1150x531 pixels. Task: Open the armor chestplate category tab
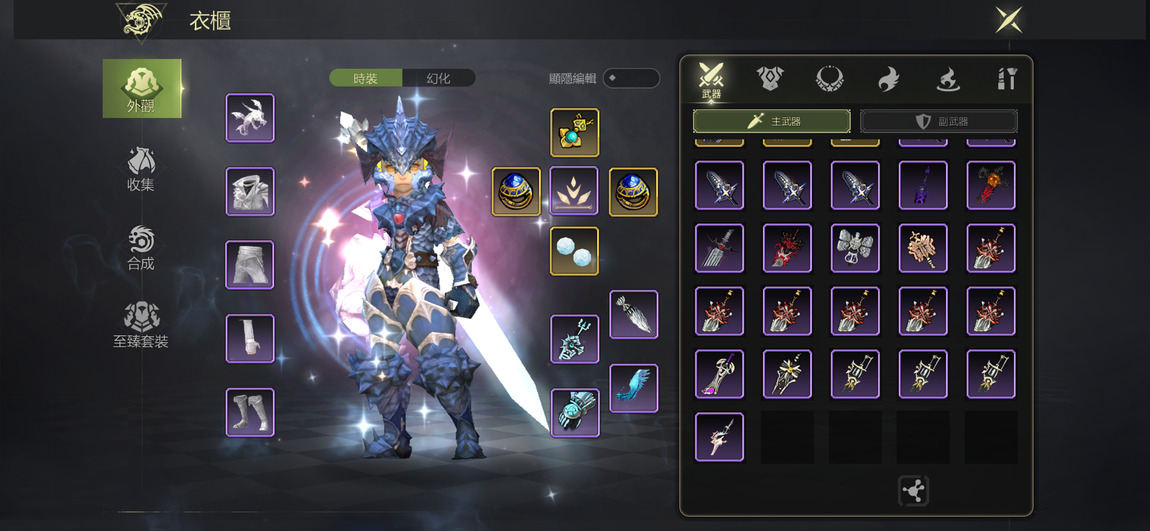[x=769, y=78]
